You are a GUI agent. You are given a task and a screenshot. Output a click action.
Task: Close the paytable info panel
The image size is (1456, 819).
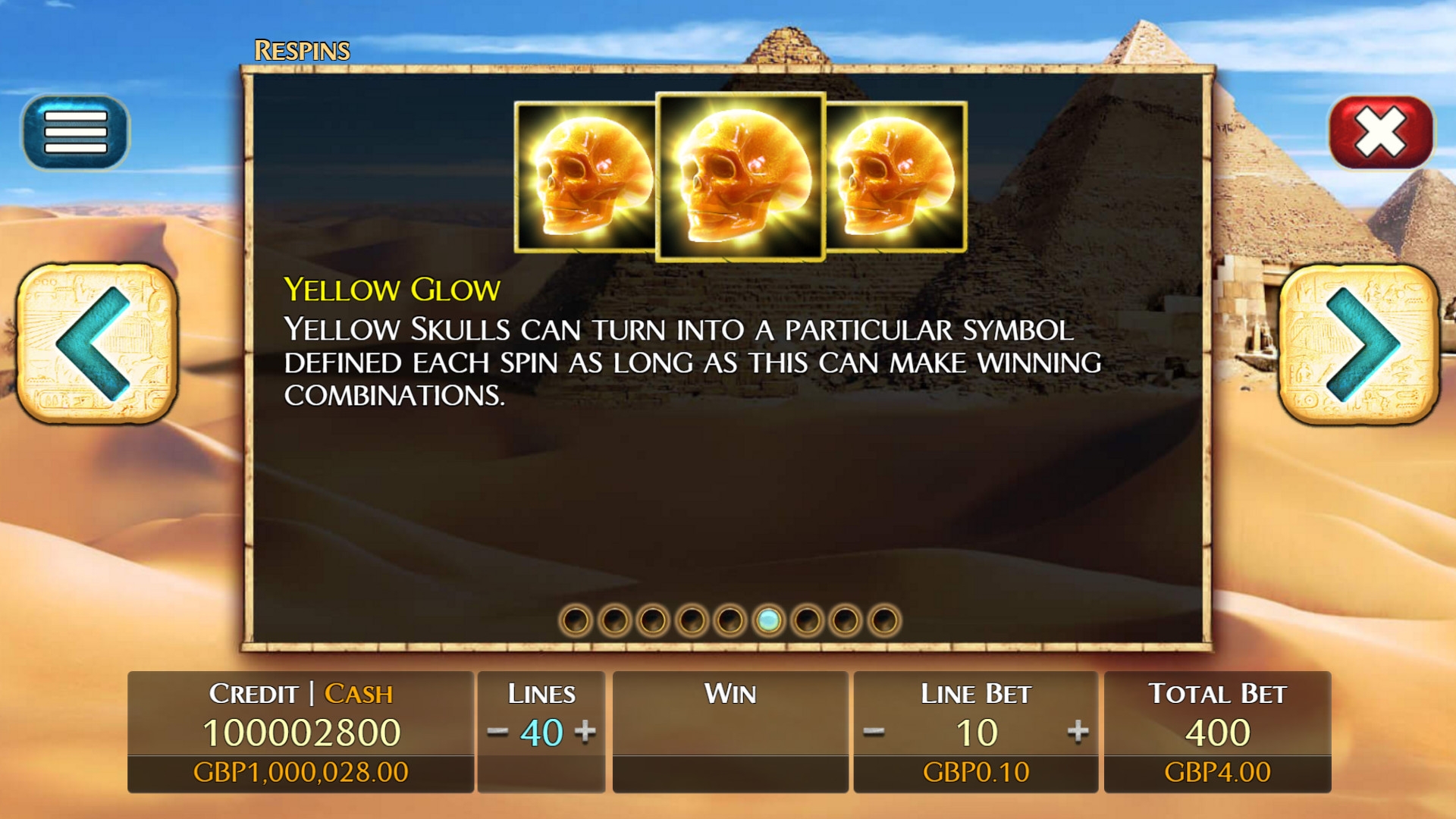[1380, 132]
